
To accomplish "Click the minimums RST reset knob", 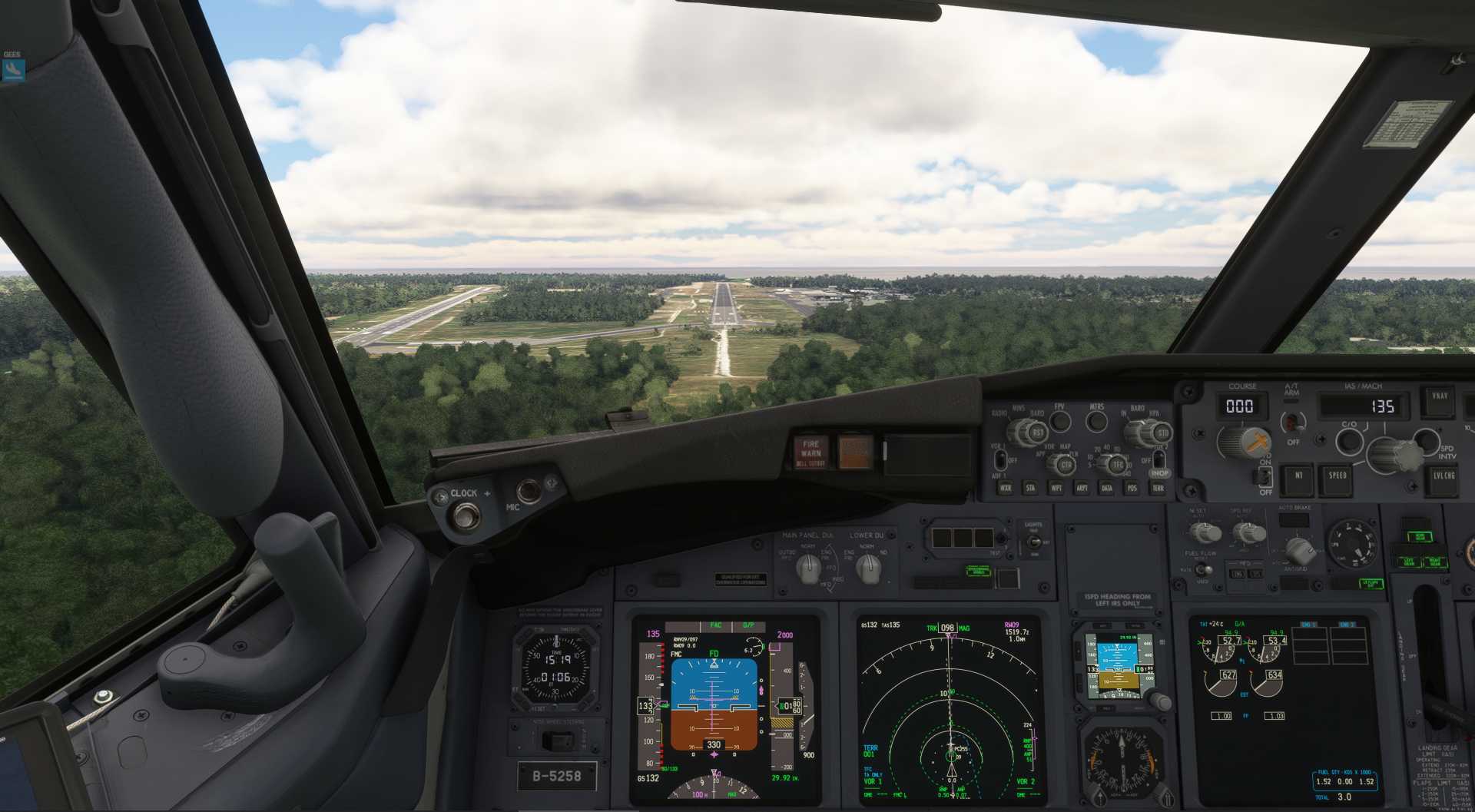I will coord(1038,433).
